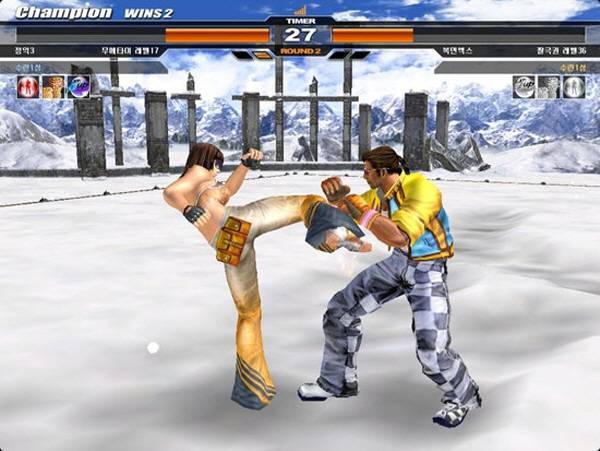Select the greyed-out swirl orb icon
Viewport: 600px width, 451px height.
point(524,87)
